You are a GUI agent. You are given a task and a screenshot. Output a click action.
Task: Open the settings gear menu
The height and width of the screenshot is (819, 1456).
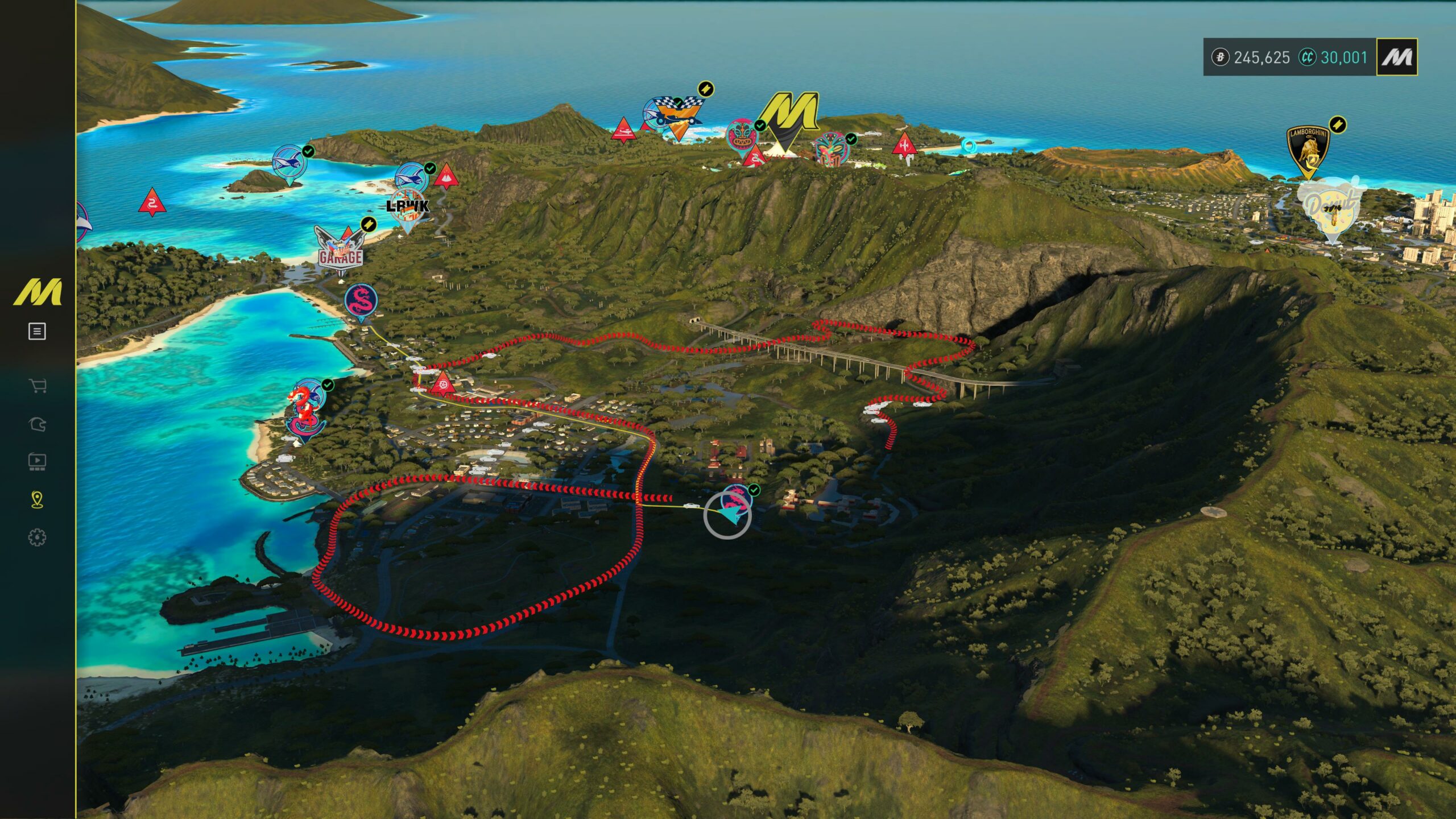(37, 537)
